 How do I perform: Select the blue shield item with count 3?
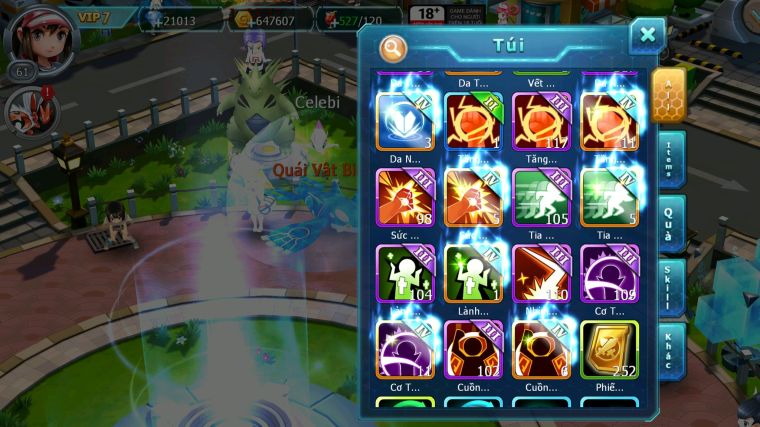coord(404,120)
